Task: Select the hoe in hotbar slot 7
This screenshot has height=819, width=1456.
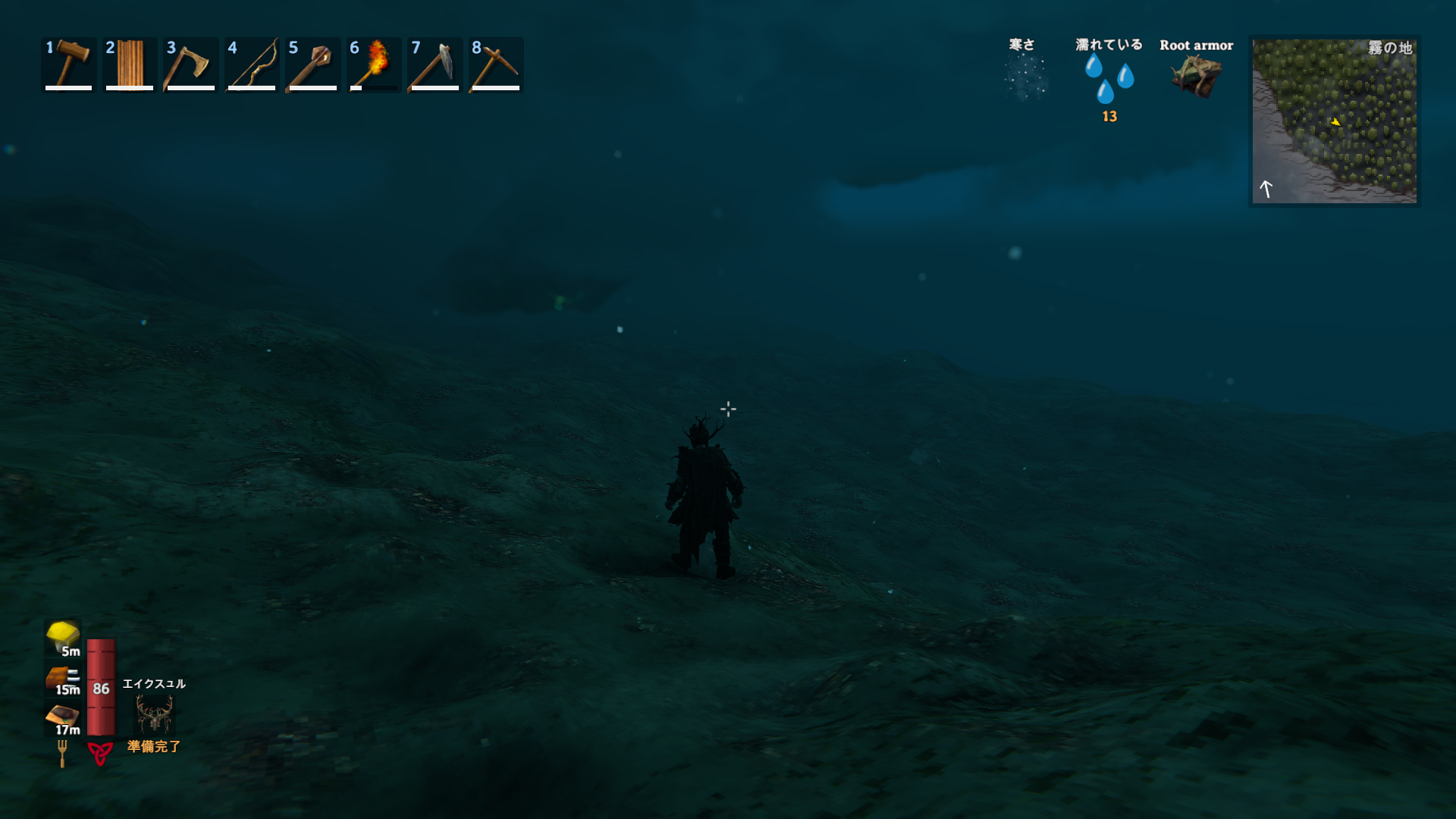Action: (435, 64)
